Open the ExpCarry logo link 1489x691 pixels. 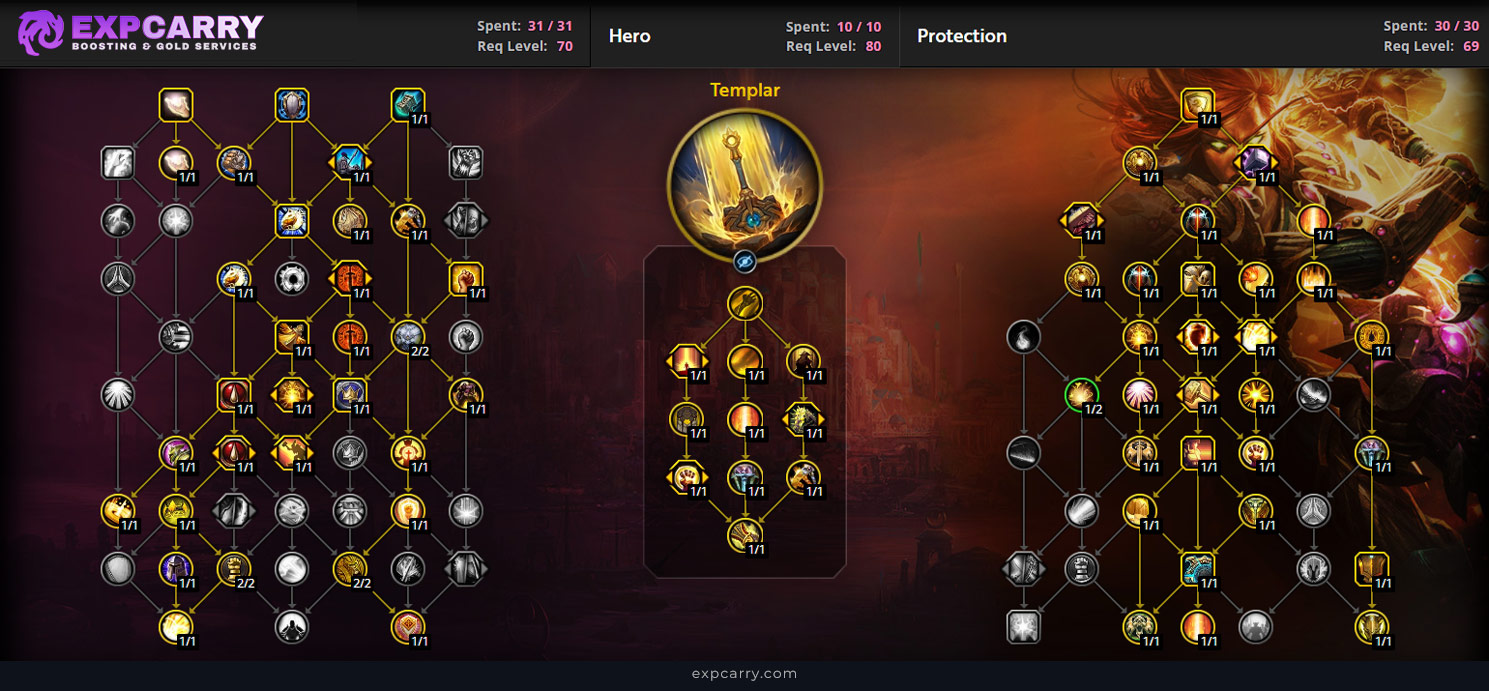140,32
